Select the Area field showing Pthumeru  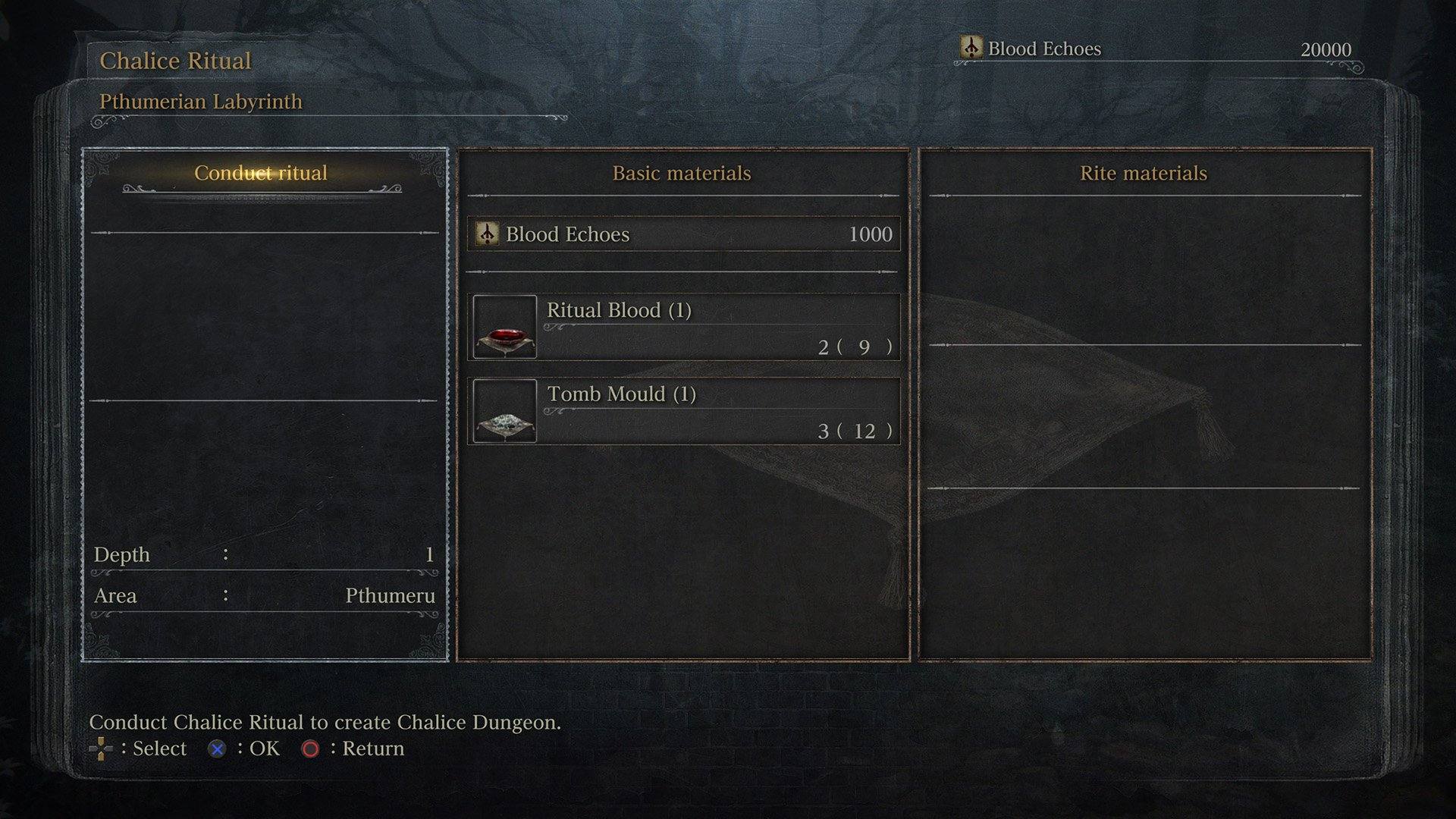pos(391,595)
